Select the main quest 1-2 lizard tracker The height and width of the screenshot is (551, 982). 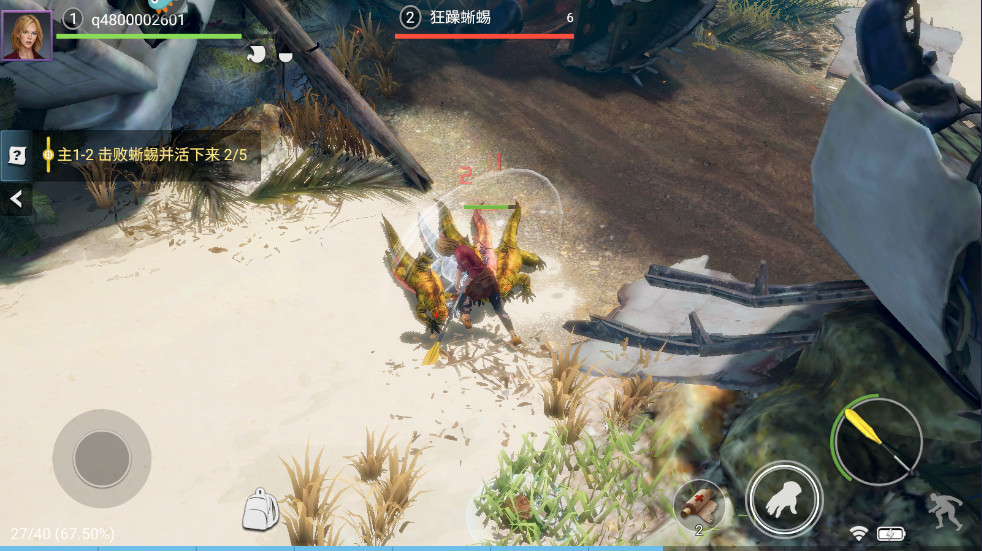point(150,155)
